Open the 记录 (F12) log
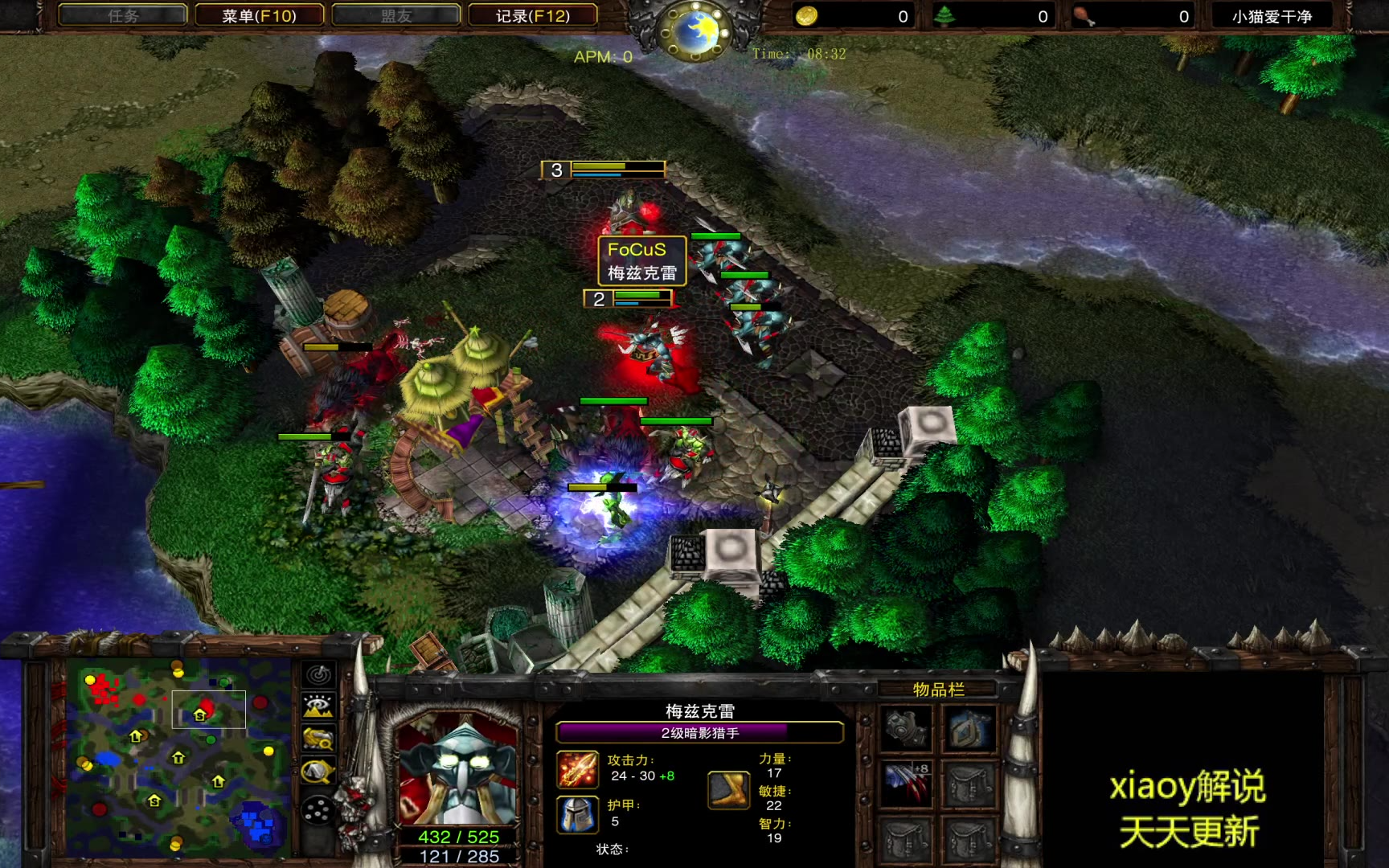Screen dimensions: 1389x868 (x=532, y=15)
